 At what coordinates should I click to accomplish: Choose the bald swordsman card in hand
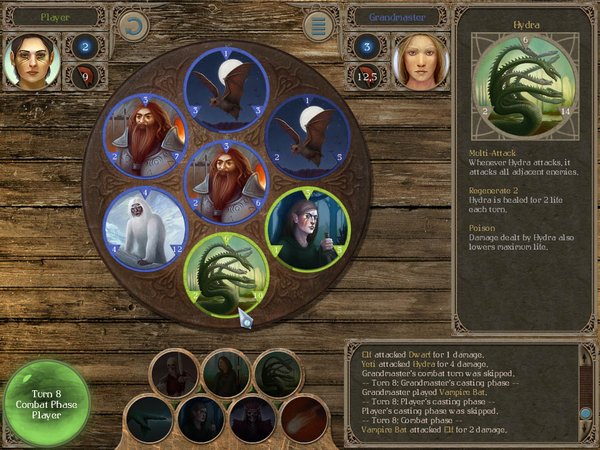175,373
